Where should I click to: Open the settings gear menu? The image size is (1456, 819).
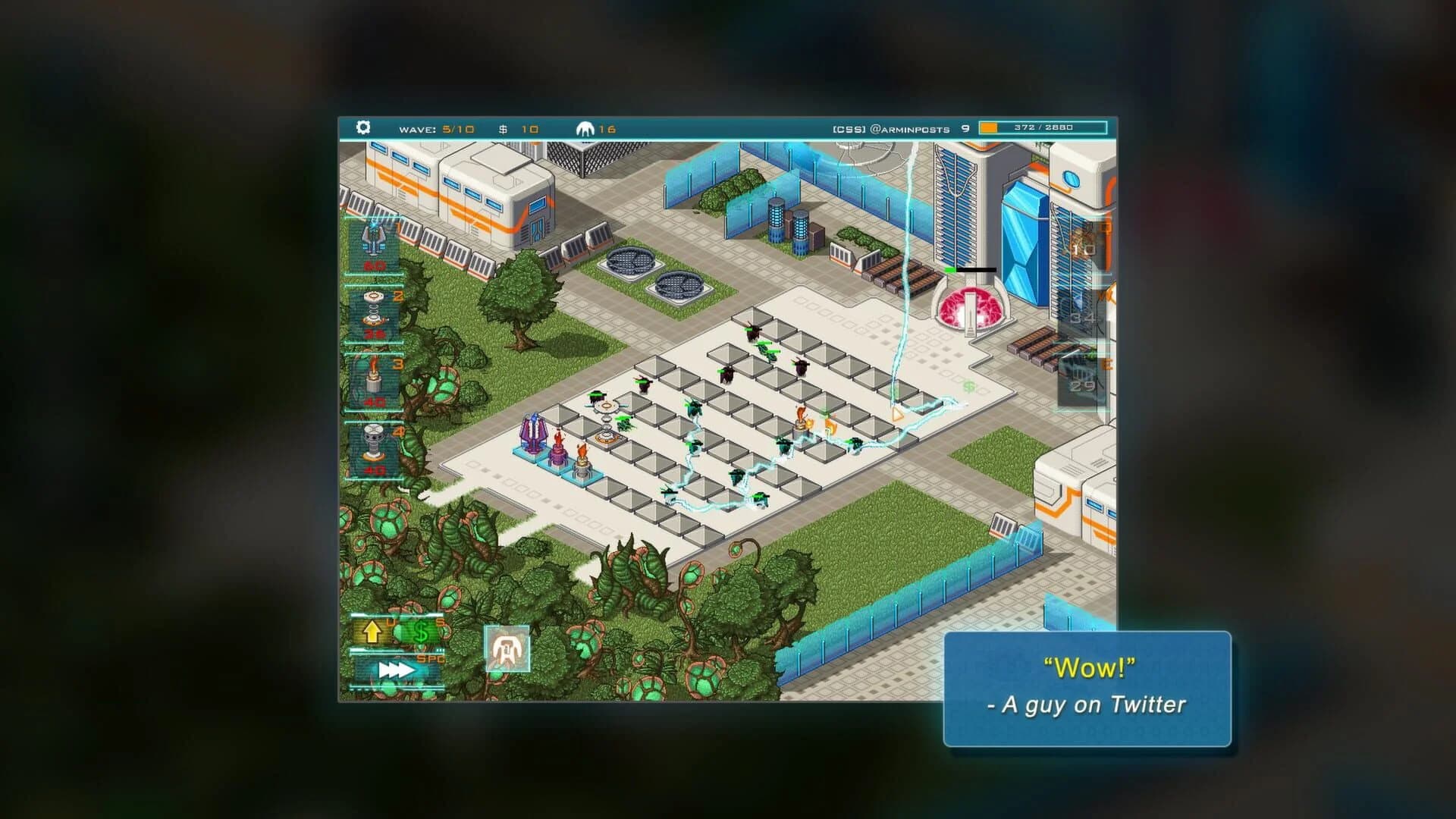[363, 128]
